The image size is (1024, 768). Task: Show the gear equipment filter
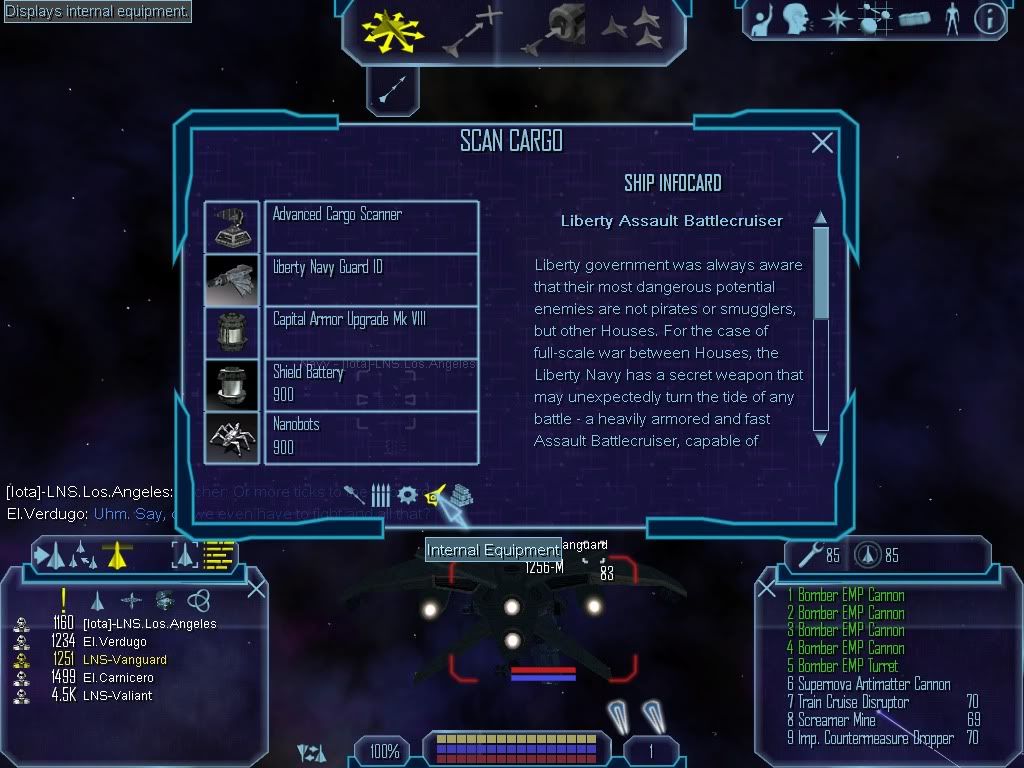click(x=407, y=495)
